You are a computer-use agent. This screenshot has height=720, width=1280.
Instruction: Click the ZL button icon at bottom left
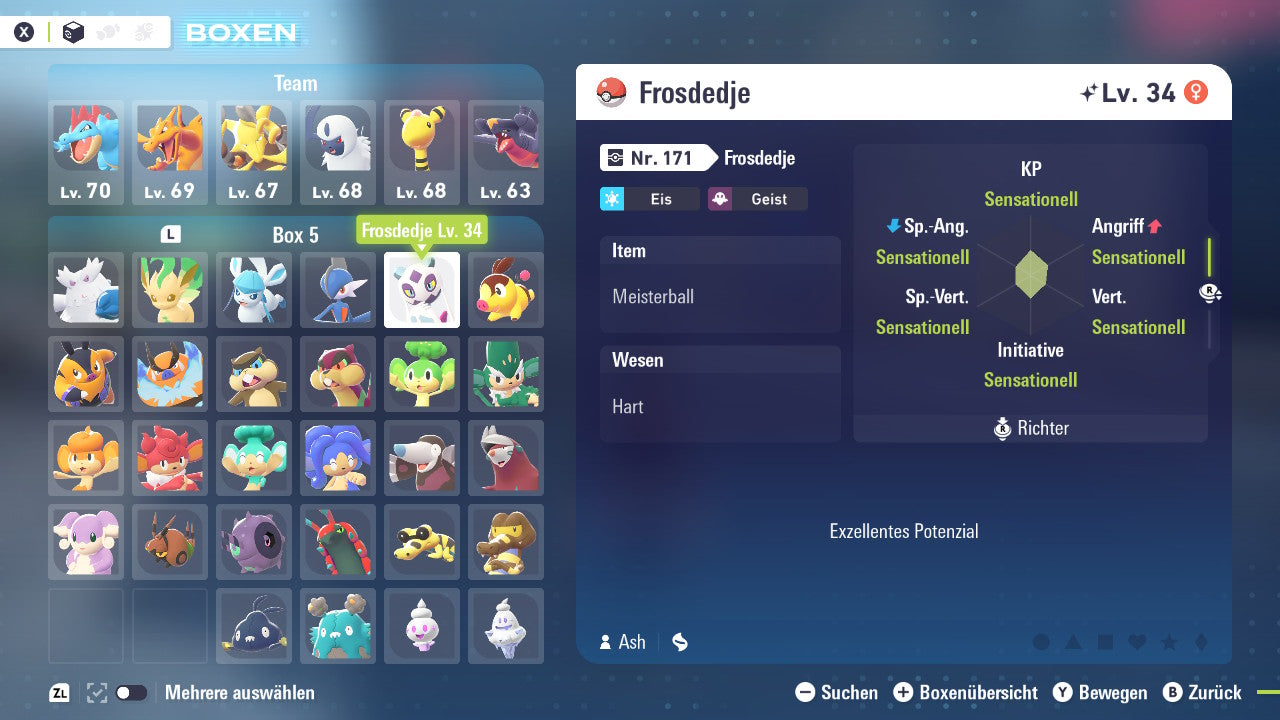pyautogui.click(x=59, y=692)
